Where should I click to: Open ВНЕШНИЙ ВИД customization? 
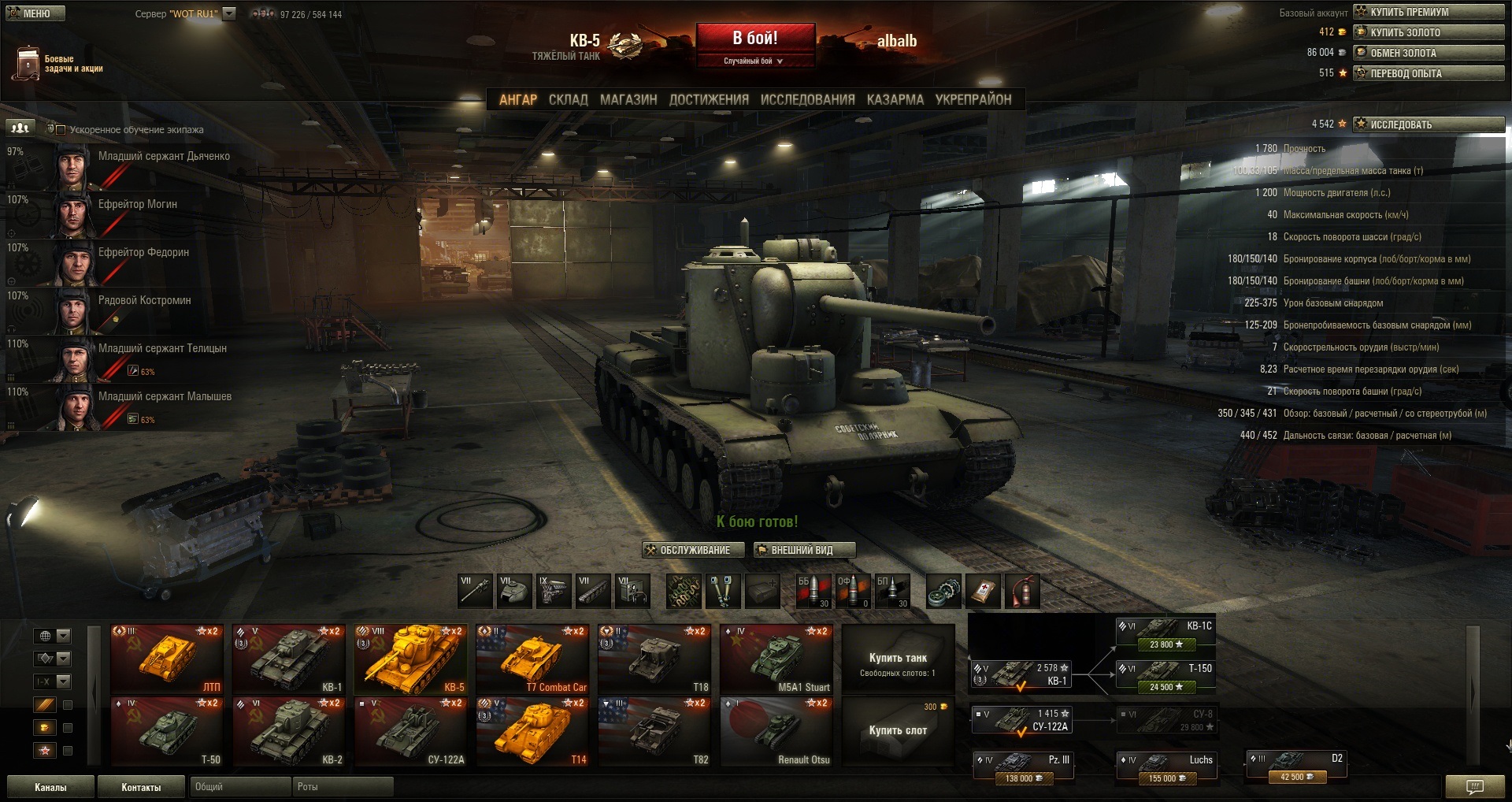803,550
